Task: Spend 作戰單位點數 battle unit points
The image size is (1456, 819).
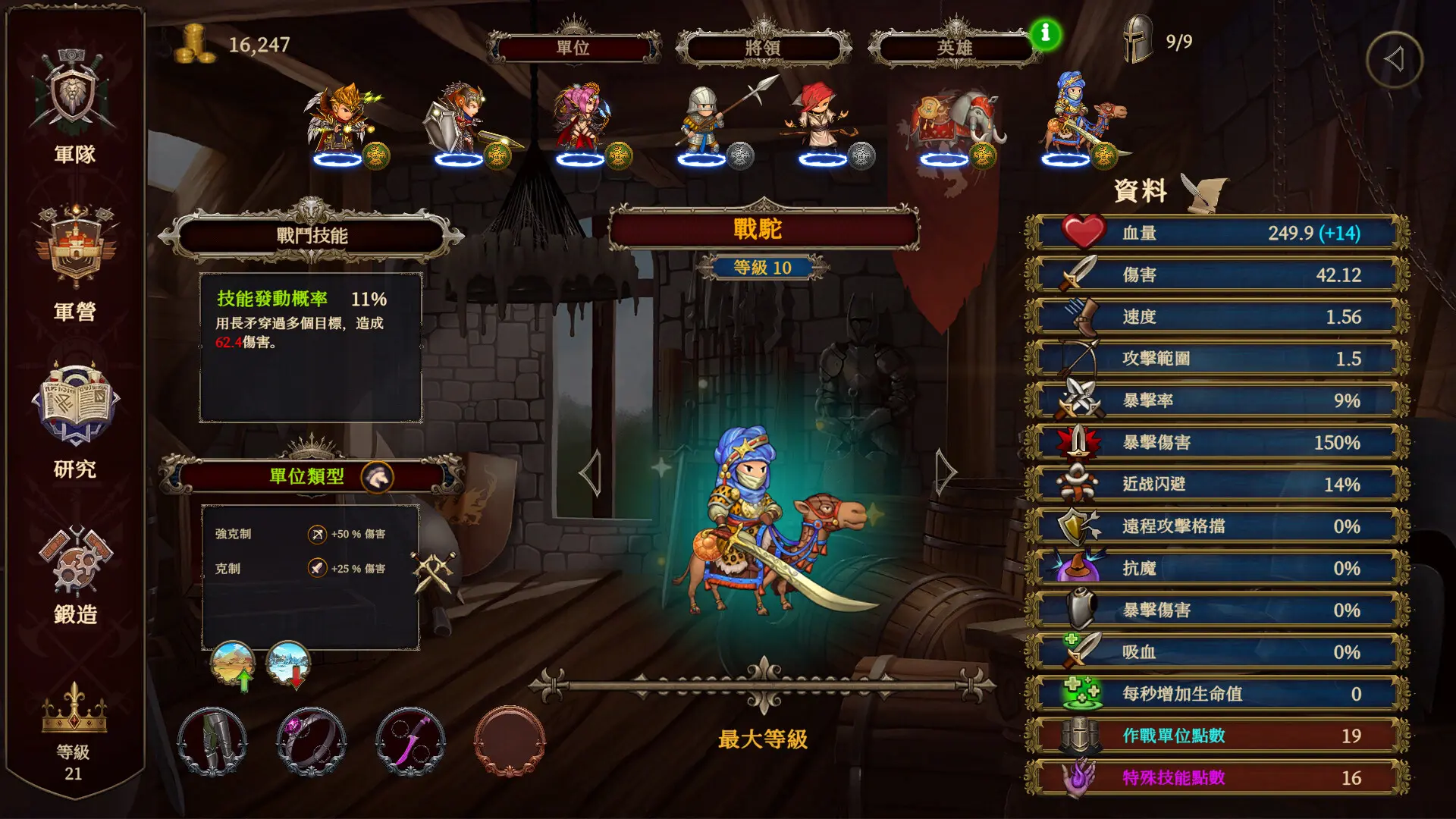Action: 1213,735
